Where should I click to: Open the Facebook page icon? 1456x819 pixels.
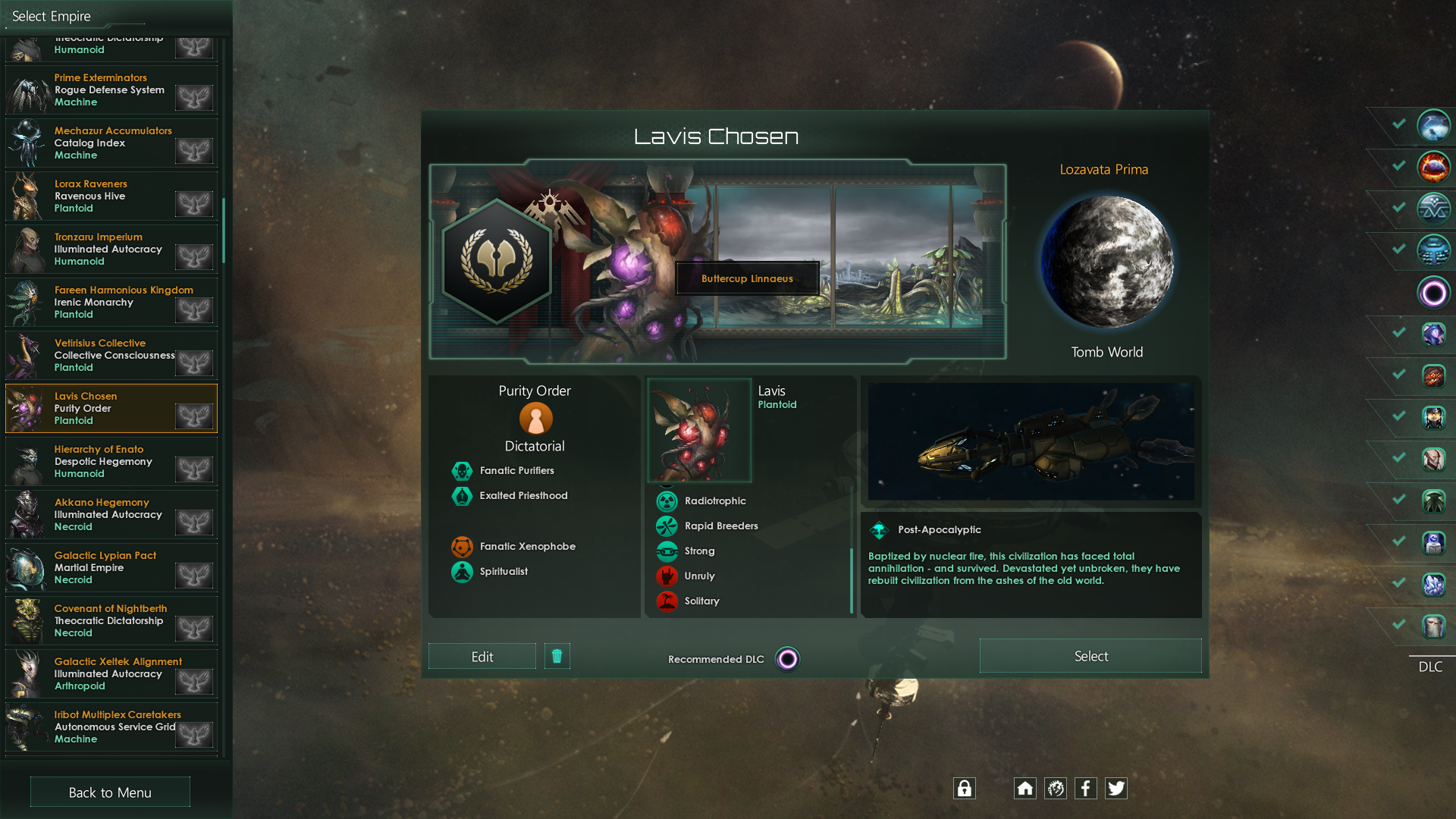1086,788
